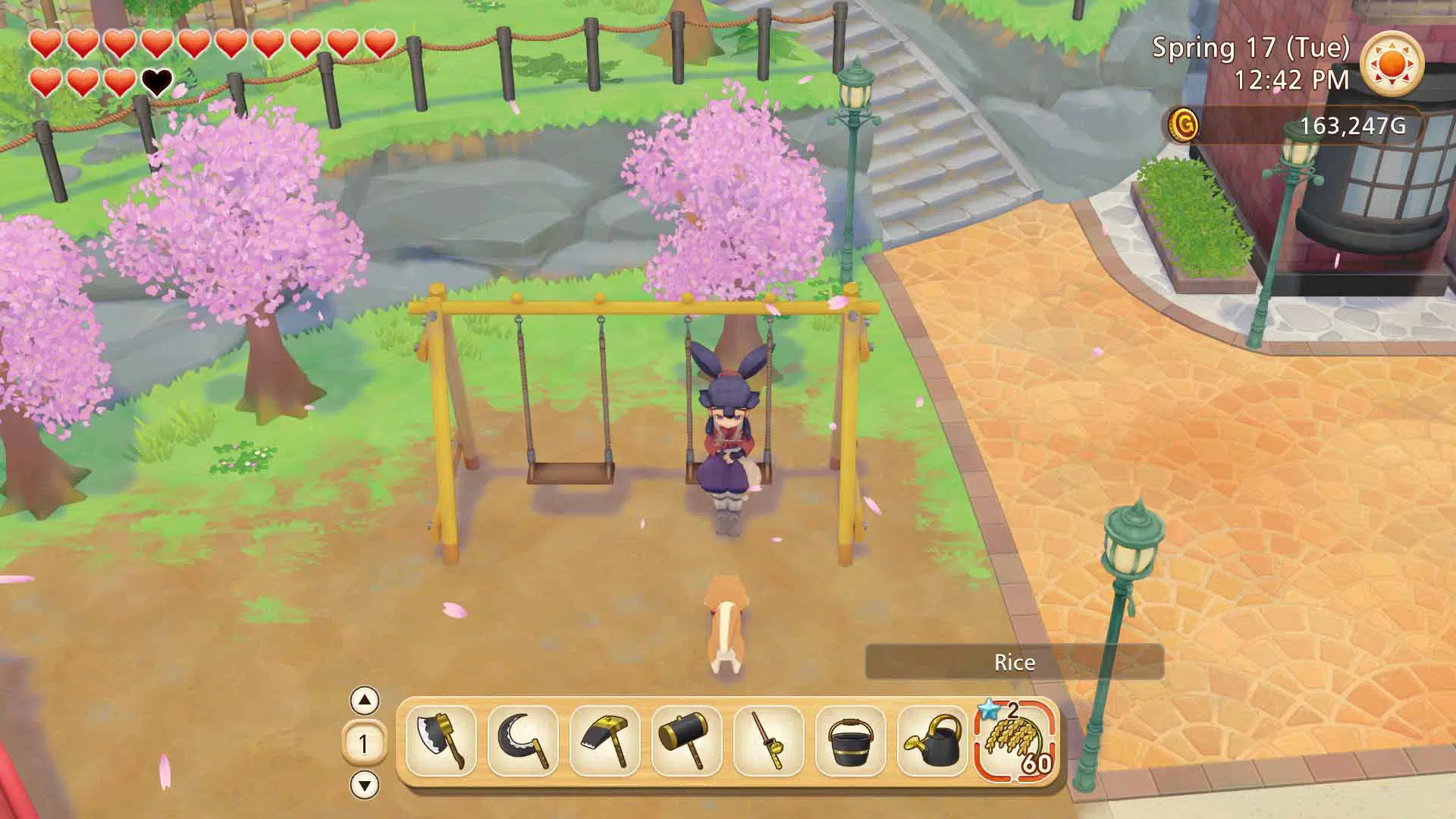
Task: Equip the sickle tool slot
Action: pyautogui.click(x=522, y=741)
